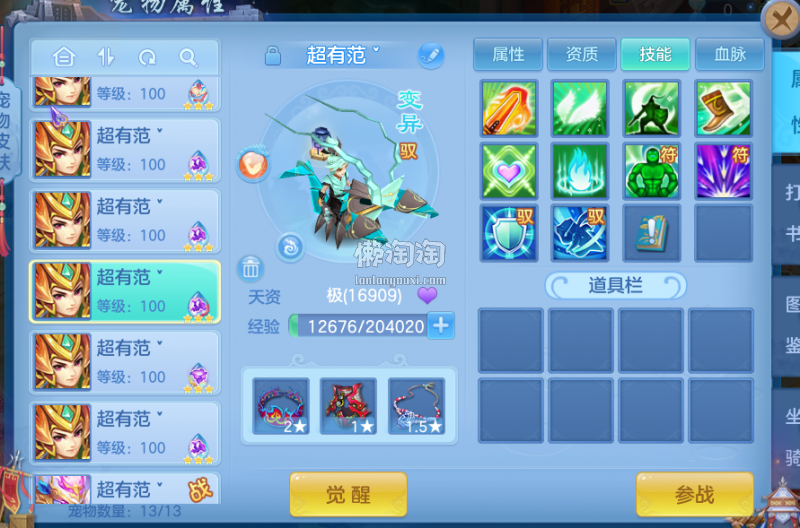Click the 觉醒 button
Image resolution: width=800 pixels, height=528 pixels.
click(x=348, y=495)
